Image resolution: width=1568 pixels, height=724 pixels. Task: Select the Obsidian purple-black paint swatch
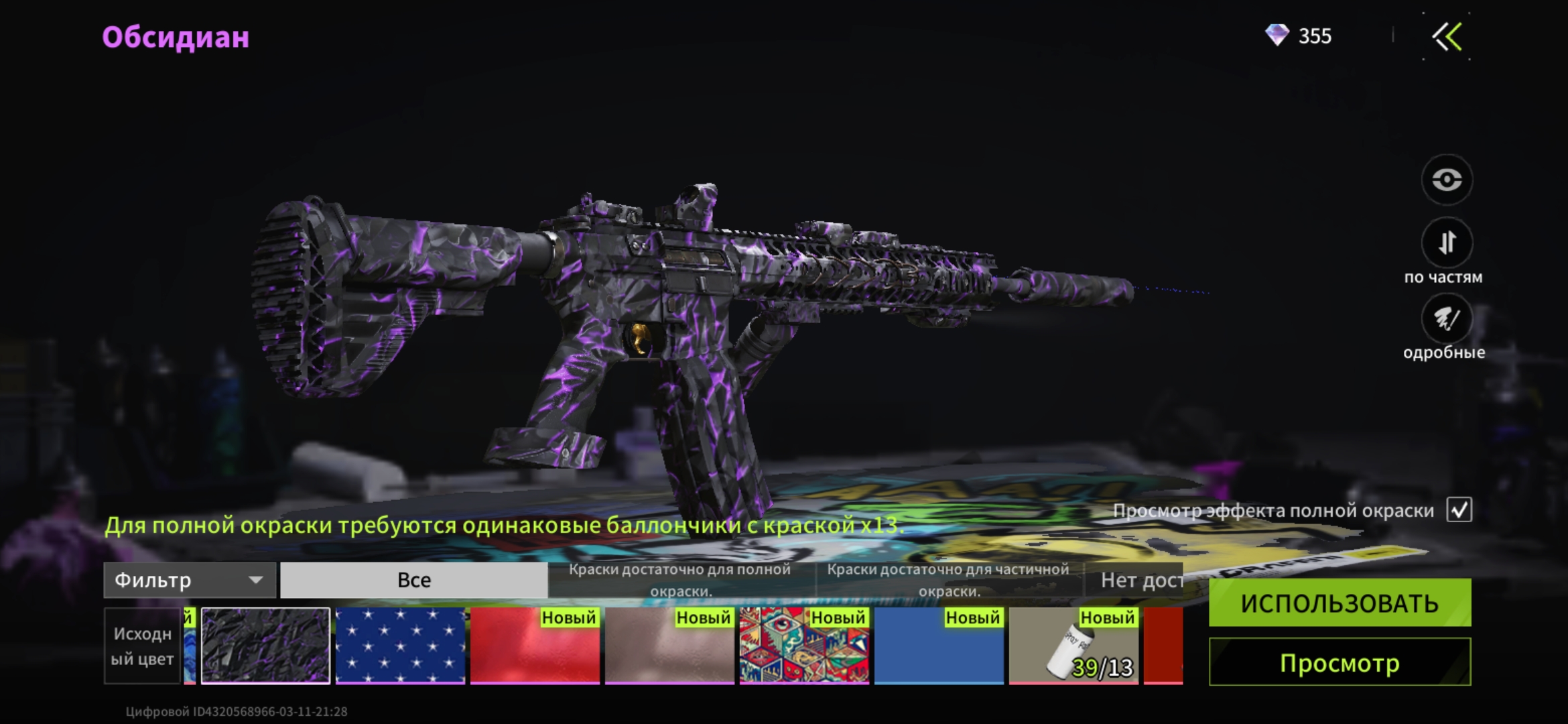pyautogui.click(x=266, y=646)
